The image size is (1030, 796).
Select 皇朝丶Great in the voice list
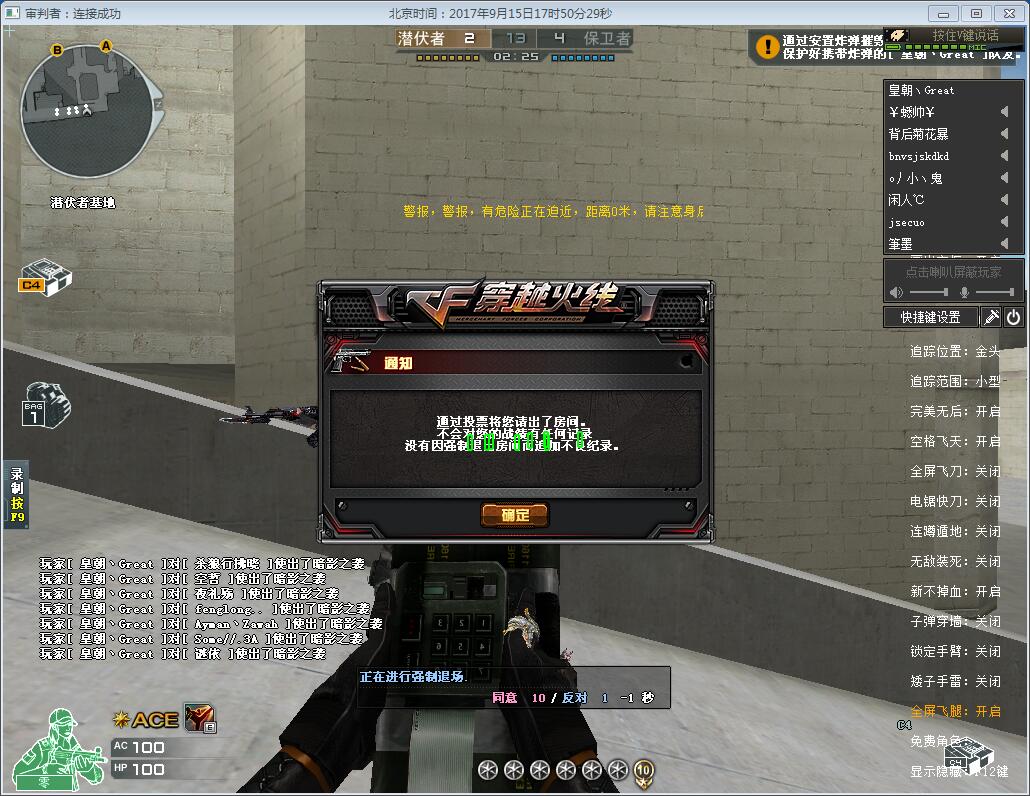tap(922, 90)
